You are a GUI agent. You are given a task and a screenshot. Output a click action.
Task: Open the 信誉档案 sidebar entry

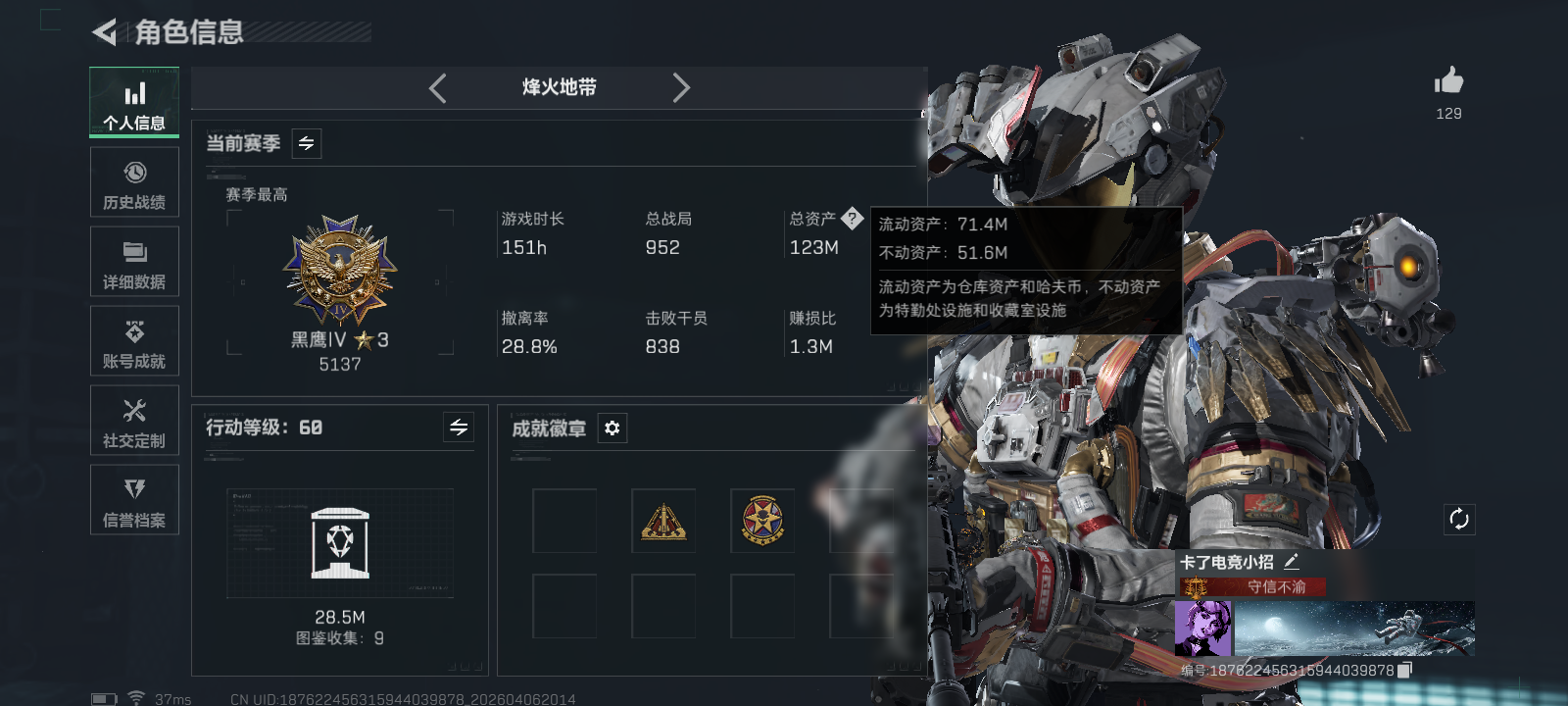click(134, 499)
